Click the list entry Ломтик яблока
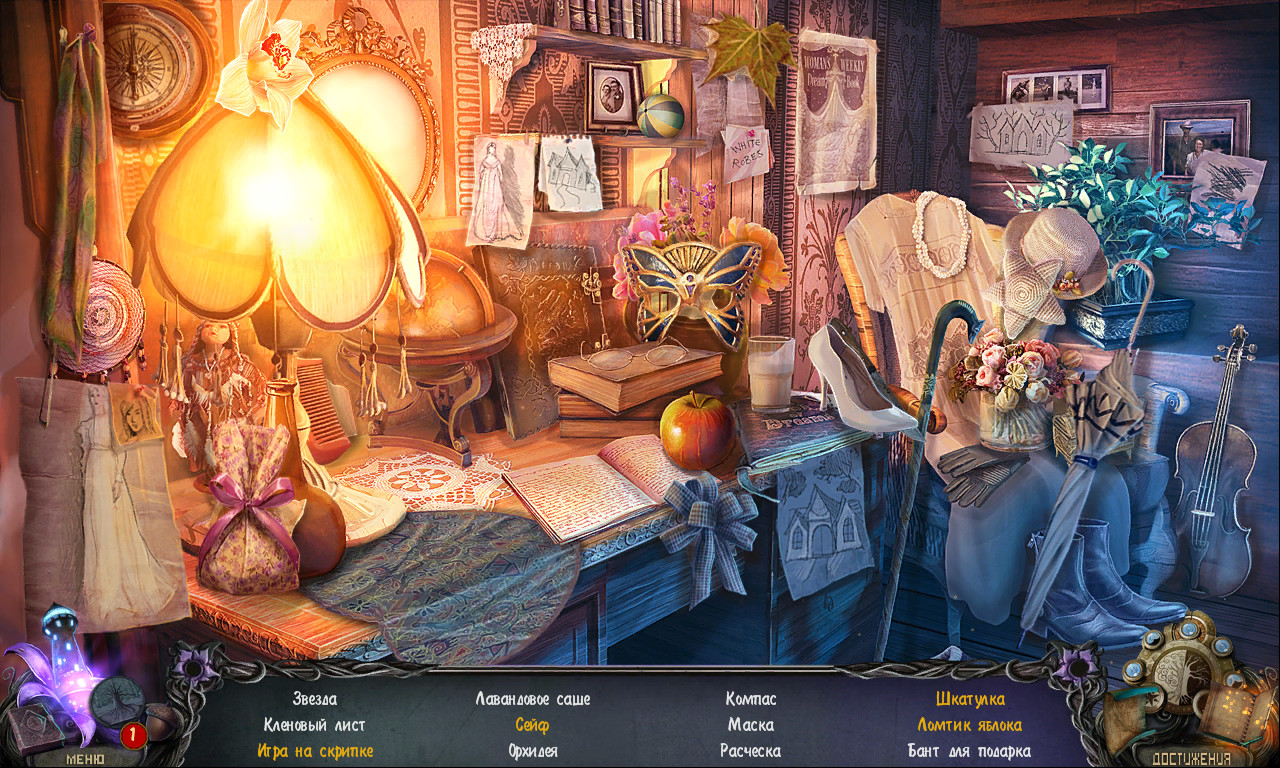1280x768 pixels. [x=969, y=725]
